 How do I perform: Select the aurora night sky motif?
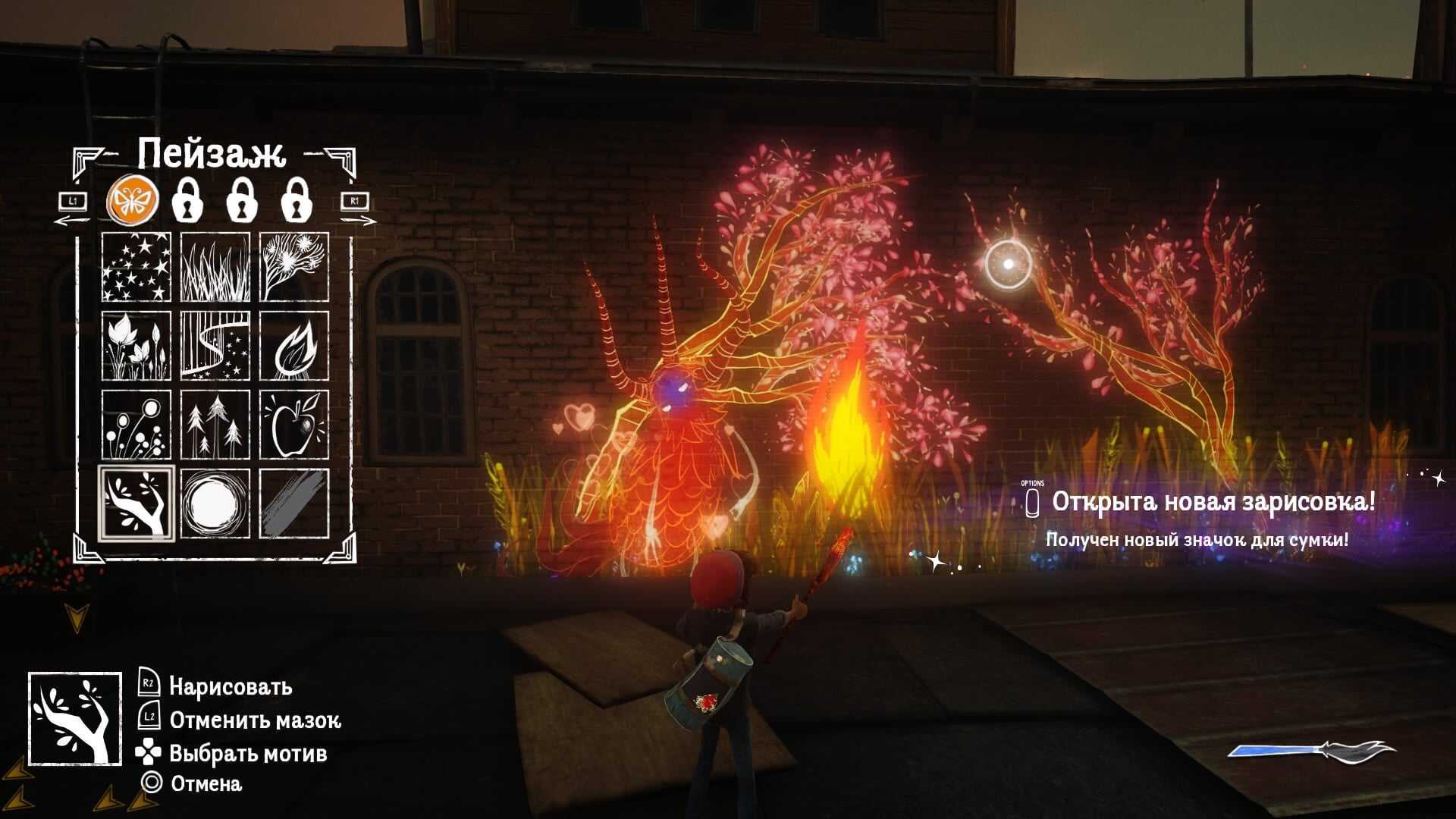[x=215, y=346]
